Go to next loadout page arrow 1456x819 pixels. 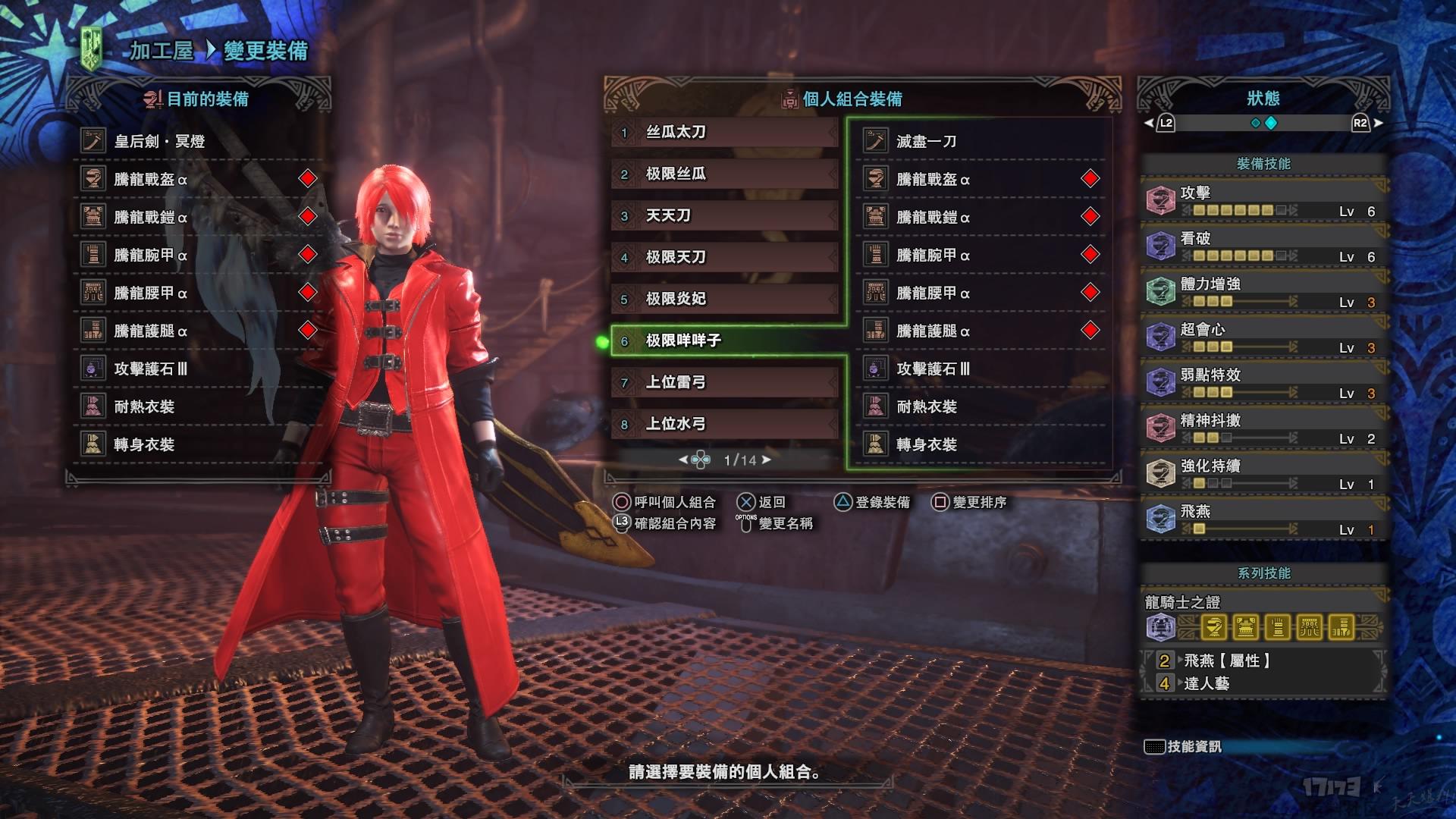click(x=767, y=460)
